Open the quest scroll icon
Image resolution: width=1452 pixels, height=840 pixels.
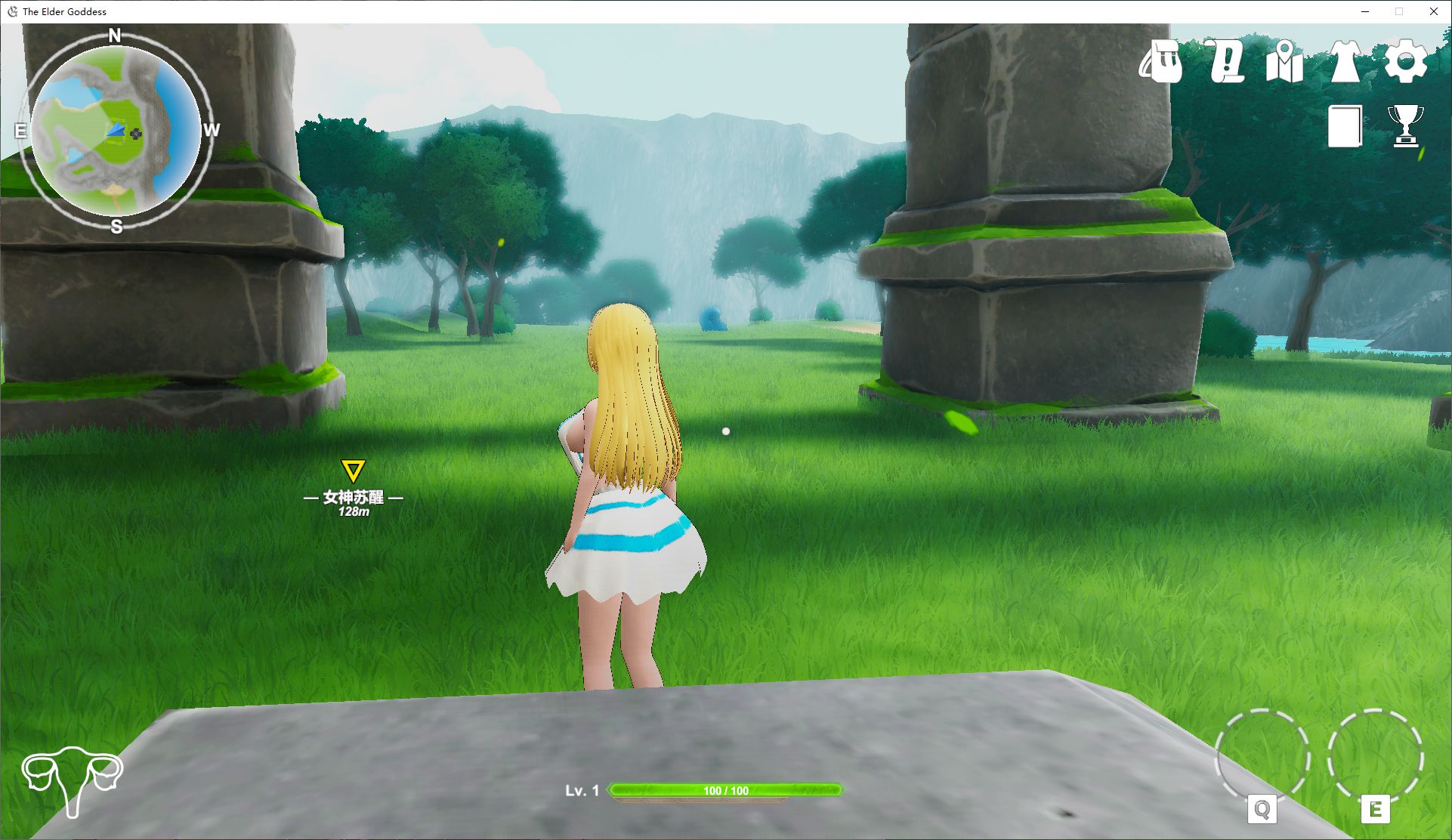pyautogui.click(x=1225, y=62)
